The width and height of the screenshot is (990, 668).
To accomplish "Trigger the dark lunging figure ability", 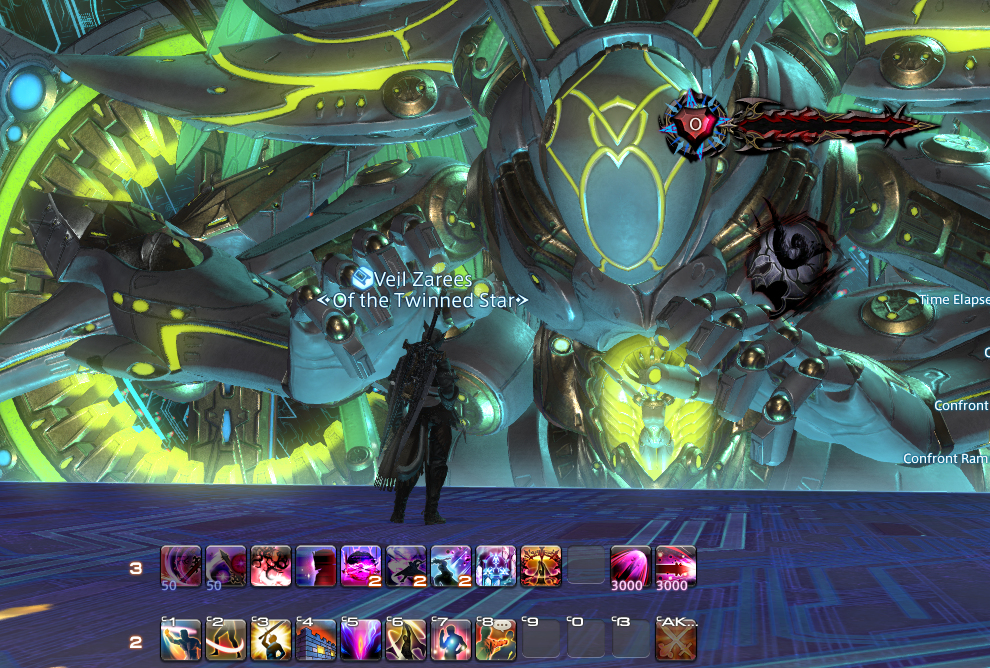I will [x=406, y=567].
